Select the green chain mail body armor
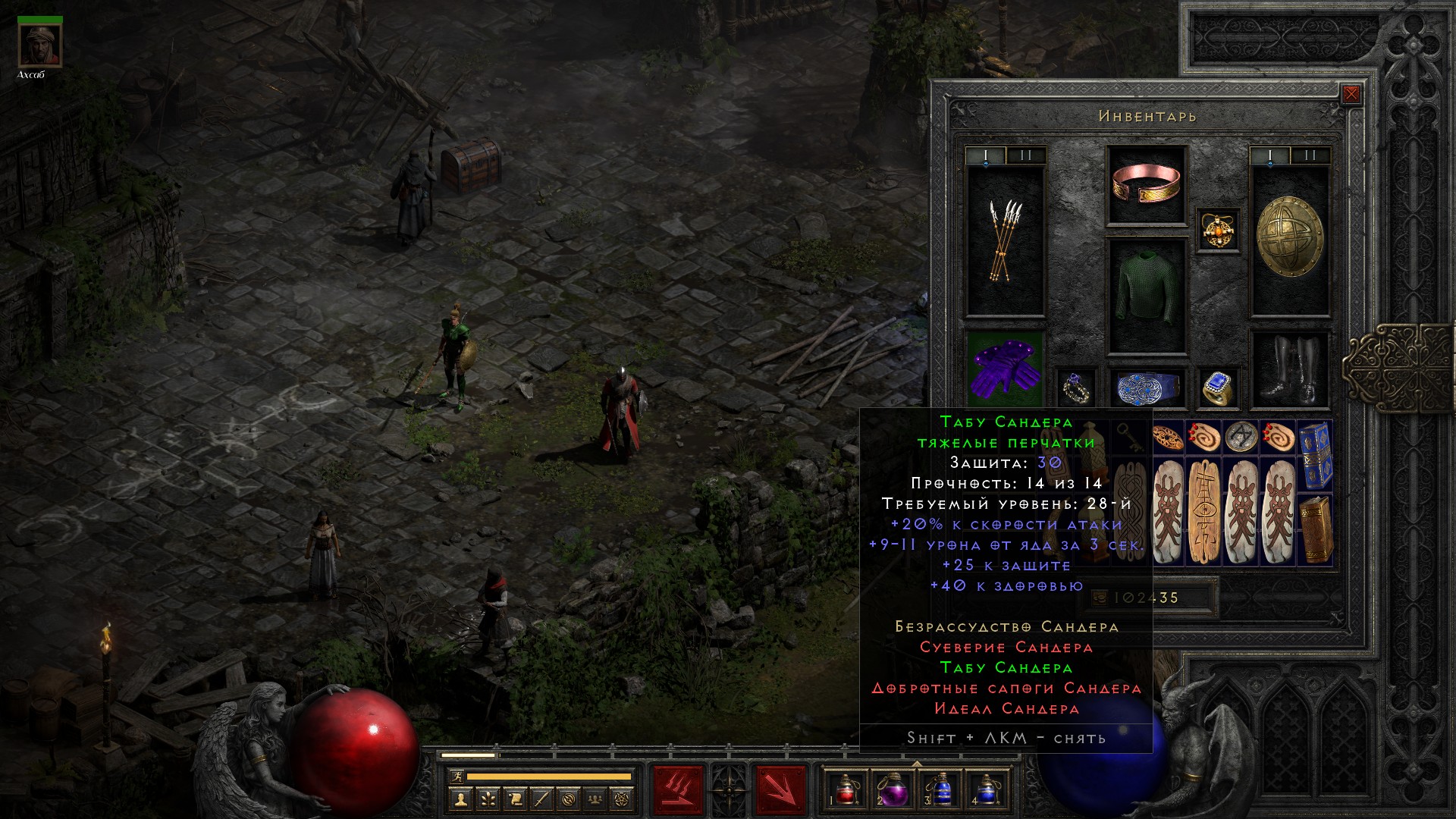Screen dimensions: 1456x819 (x=1146, y=296)
